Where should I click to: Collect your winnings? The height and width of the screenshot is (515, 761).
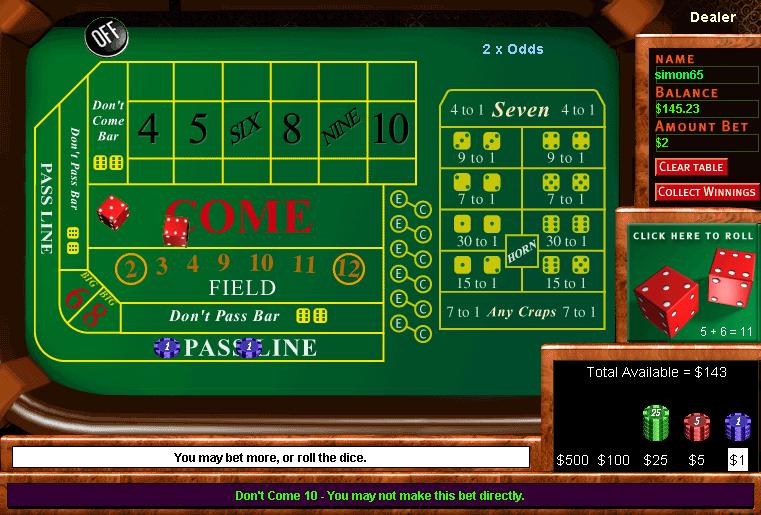pos(707,192)
